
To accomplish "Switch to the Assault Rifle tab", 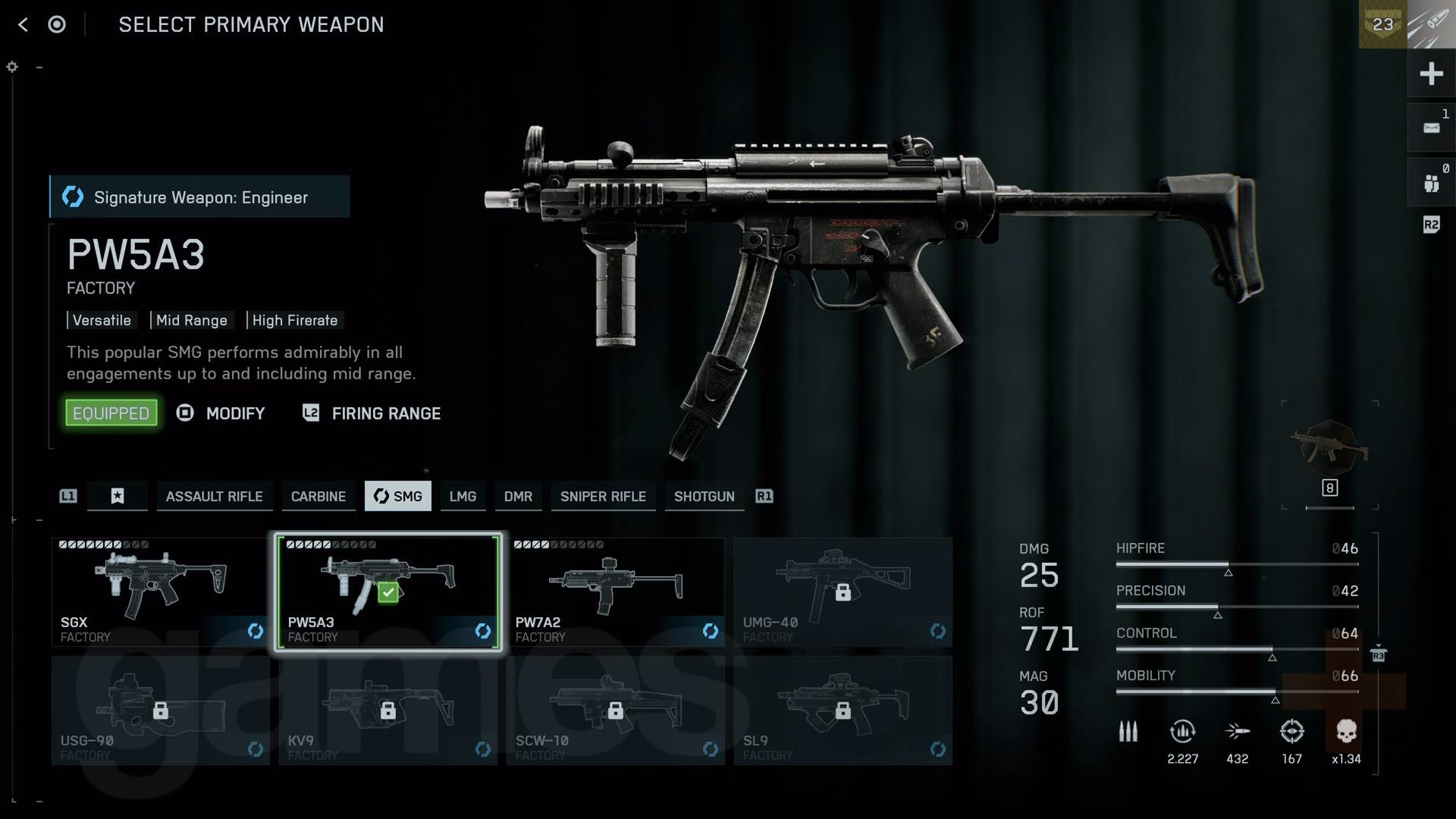I will pos(214,496).
